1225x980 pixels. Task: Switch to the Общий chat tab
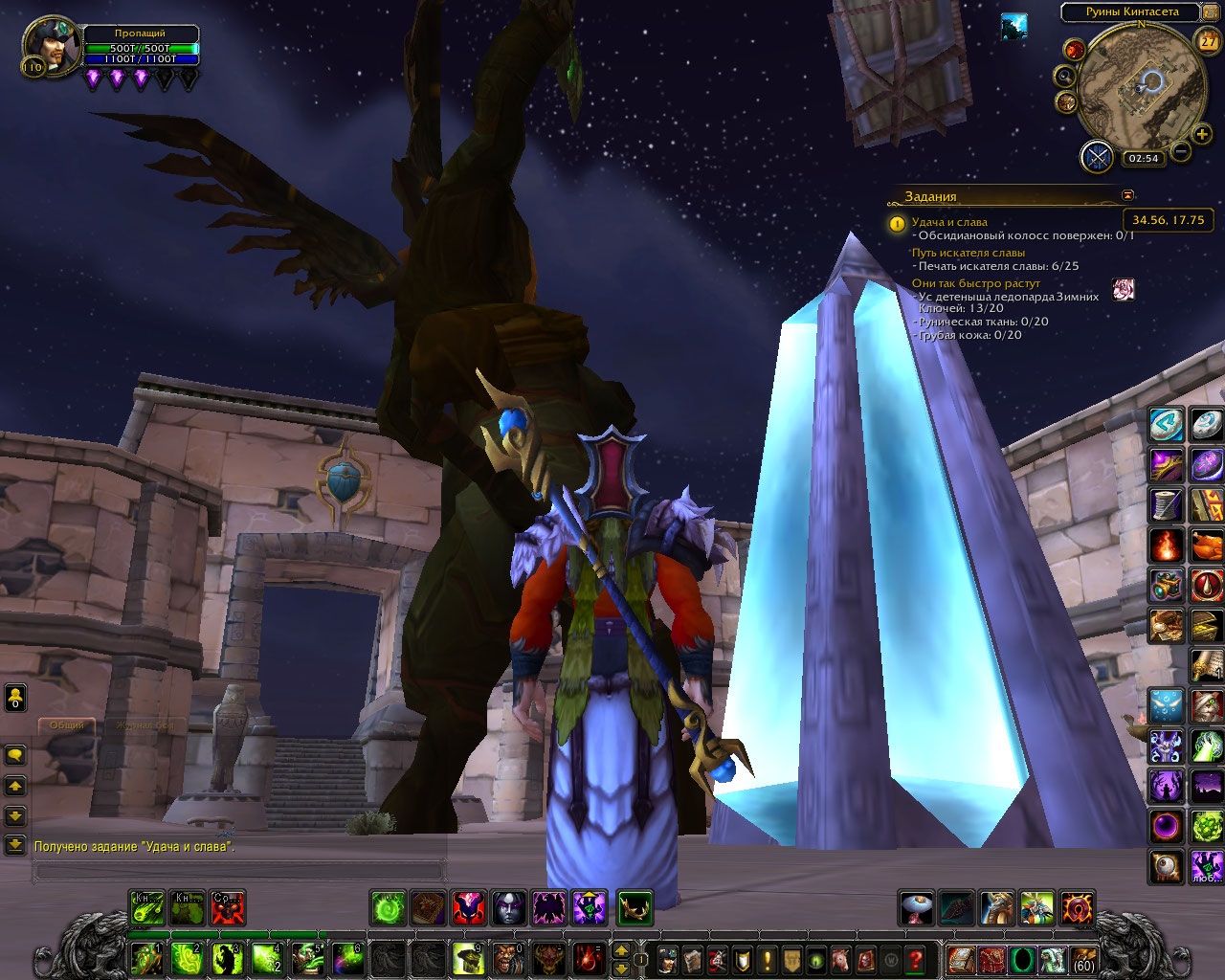(x=67, y=725)
